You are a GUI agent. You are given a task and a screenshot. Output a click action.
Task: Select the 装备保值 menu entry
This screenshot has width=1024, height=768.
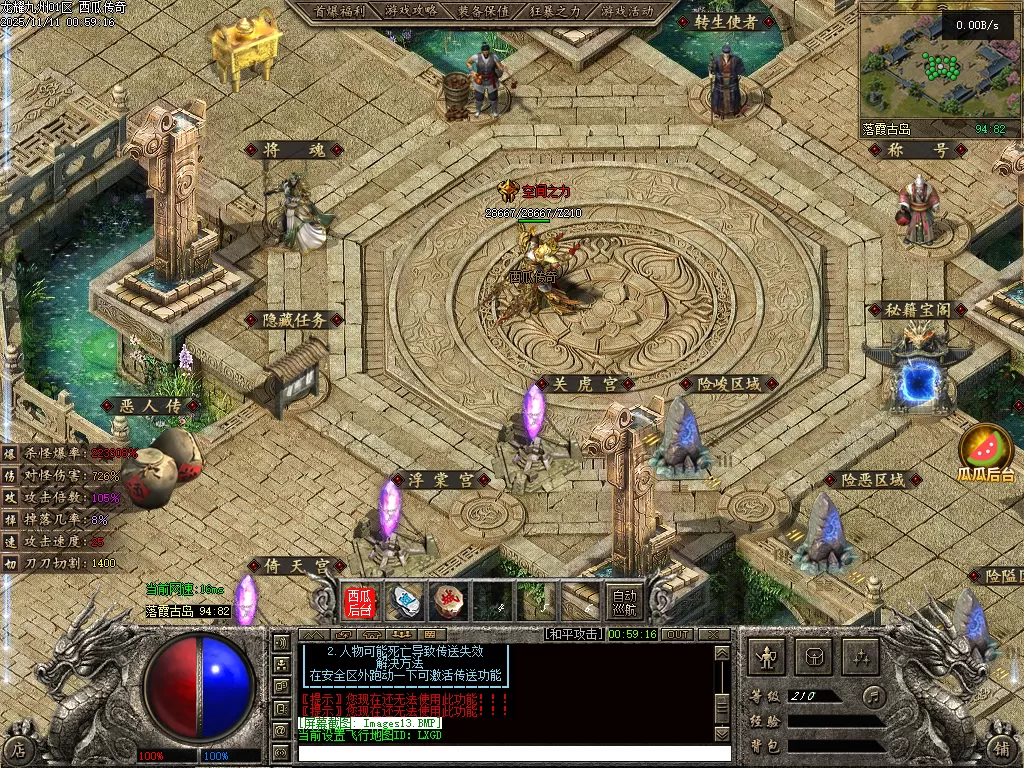click(x=484, y=11)
